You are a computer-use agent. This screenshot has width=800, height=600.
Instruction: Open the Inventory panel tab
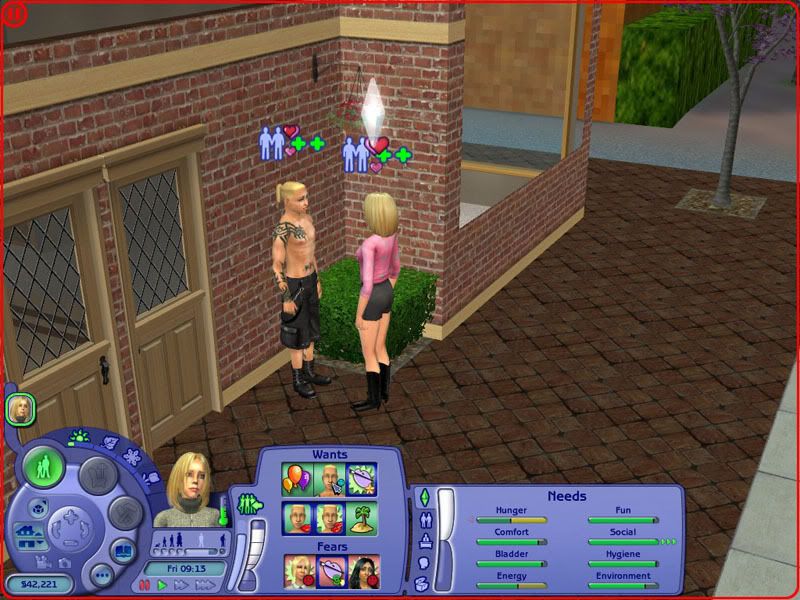422,583
